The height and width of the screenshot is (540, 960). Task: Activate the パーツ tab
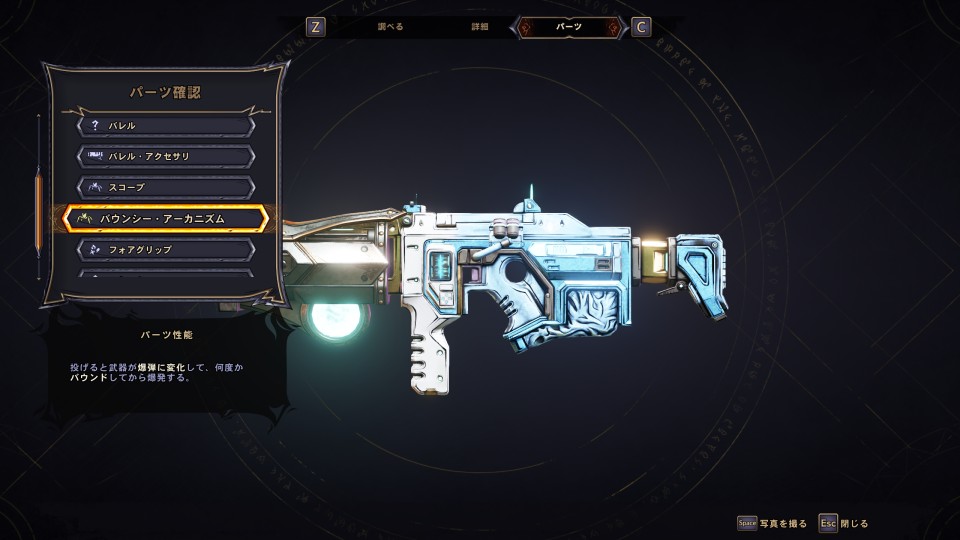[570, 27]
